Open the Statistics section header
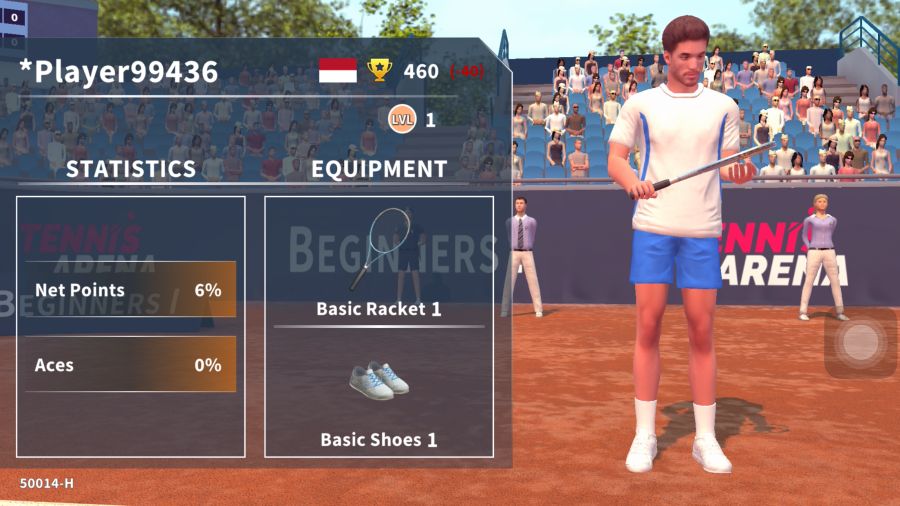The image size is (900, 506). (131, 169)
